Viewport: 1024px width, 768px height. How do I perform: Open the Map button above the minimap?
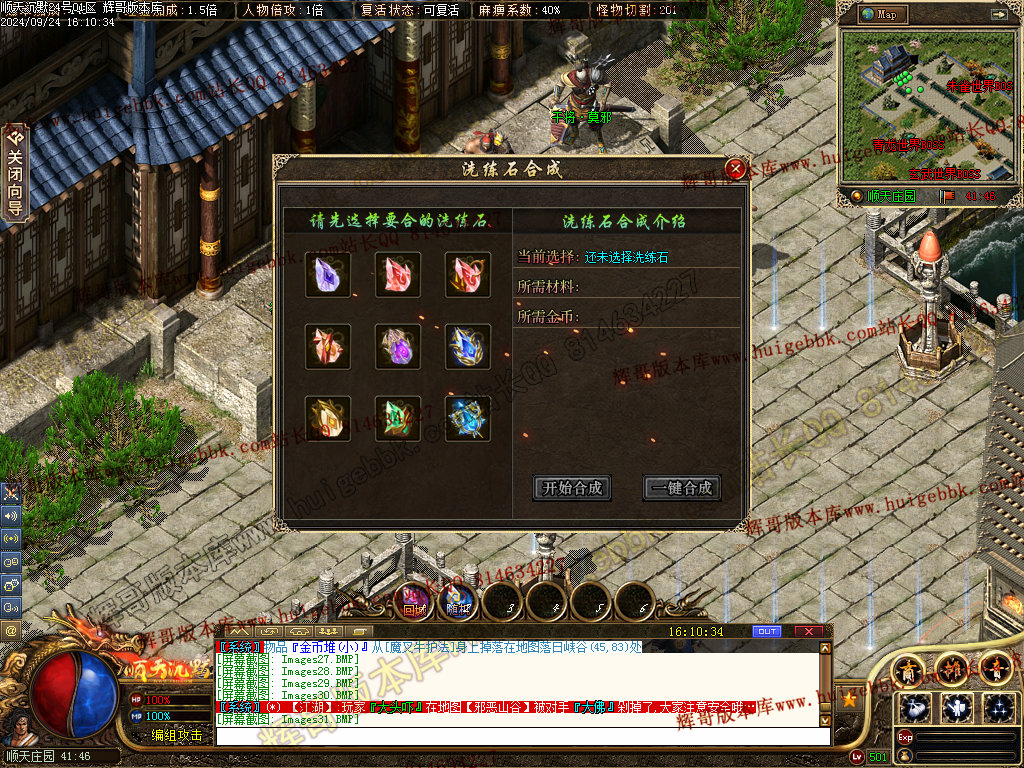click(x=882, y=14)
